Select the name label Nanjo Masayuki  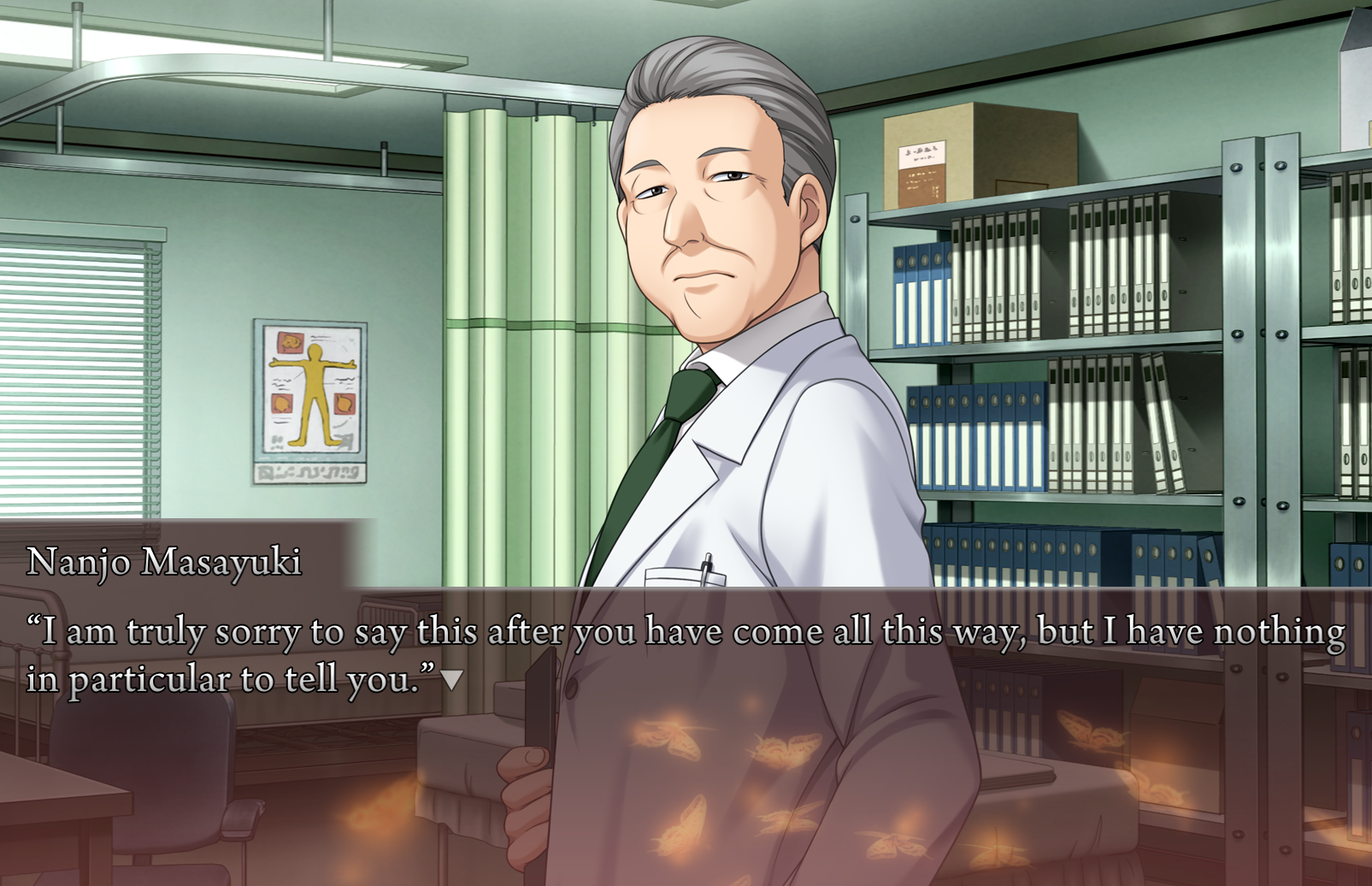[x=165, y=562]
